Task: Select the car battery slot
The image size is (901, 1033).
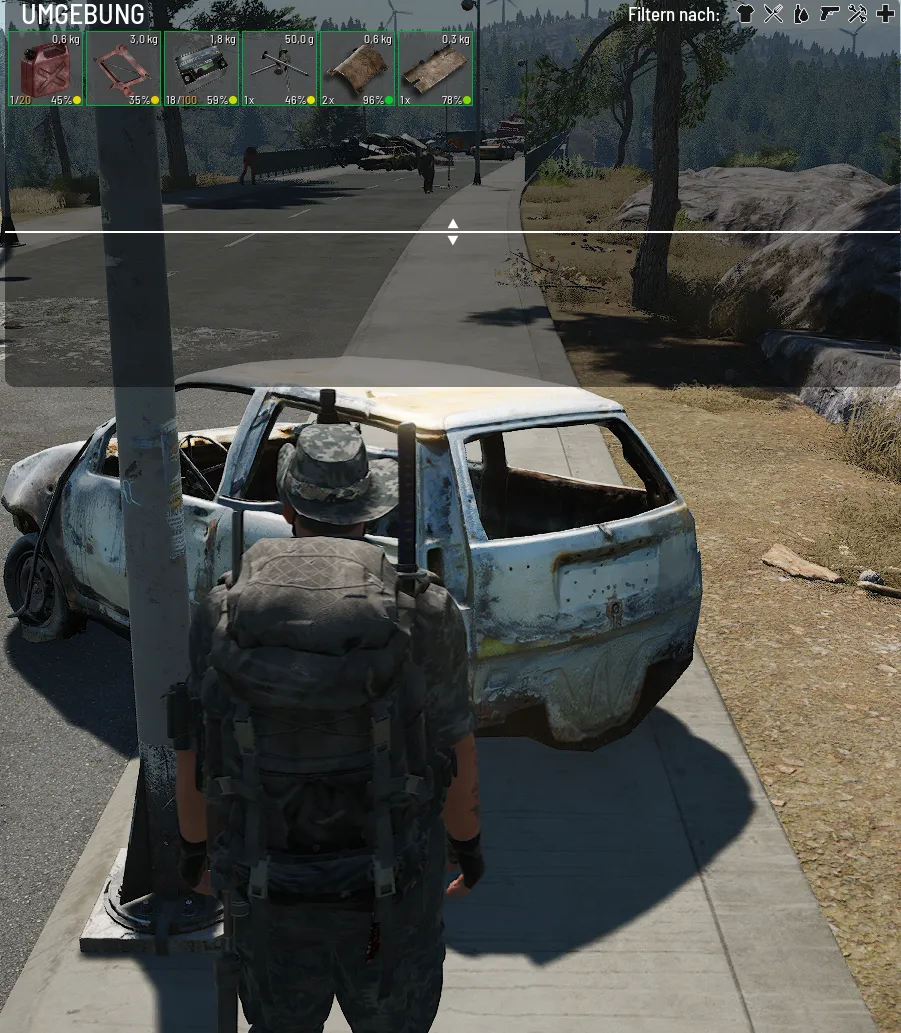Action: pyautogui.click(x=201, y=68)
